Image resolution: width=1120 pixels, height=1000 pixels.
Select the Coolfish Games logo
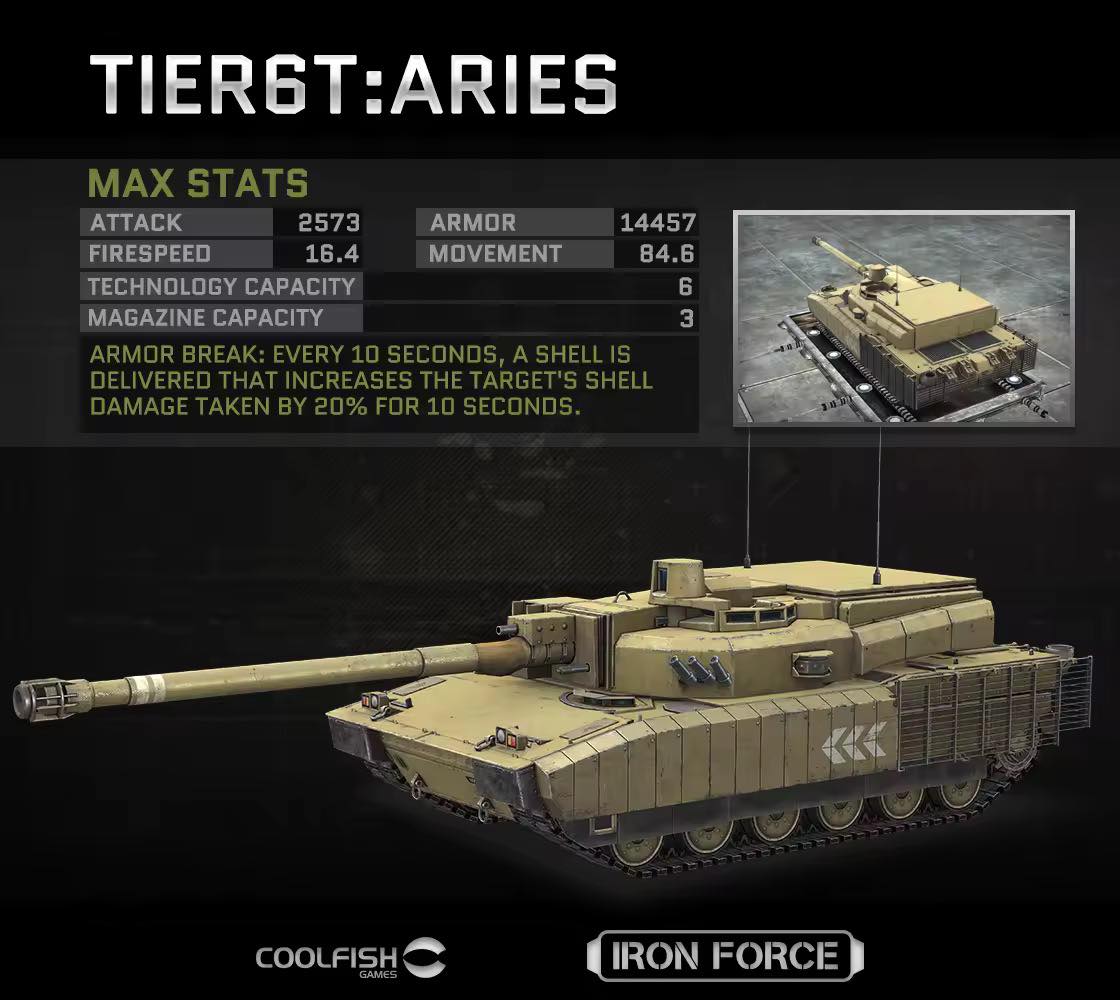(352, 958)
